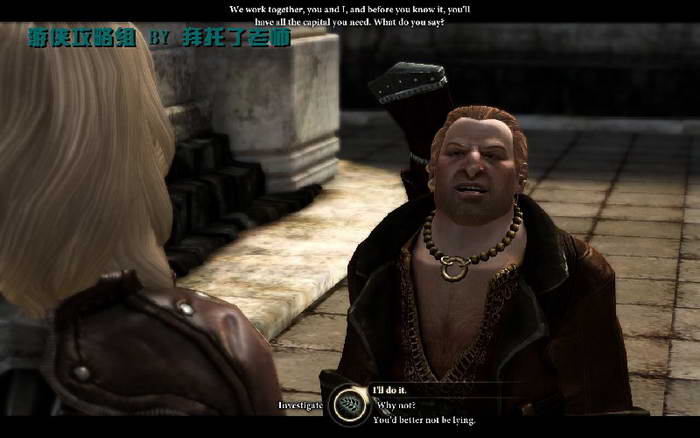Choose the "I'll do it." reply
This screenshot has width=700, height=438.
pos(391,390)
